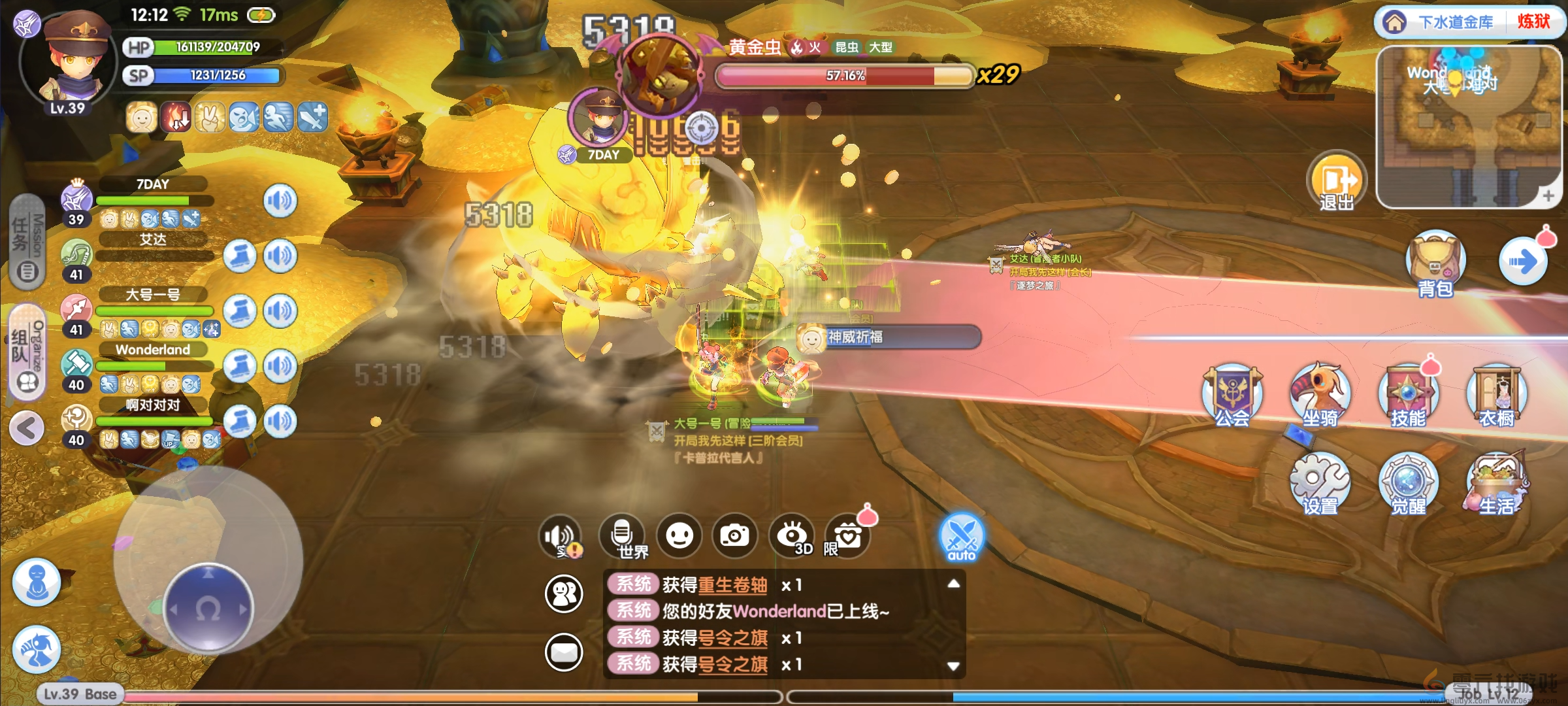
Task: Open the emoji face menu
Action: click(679, 536)
